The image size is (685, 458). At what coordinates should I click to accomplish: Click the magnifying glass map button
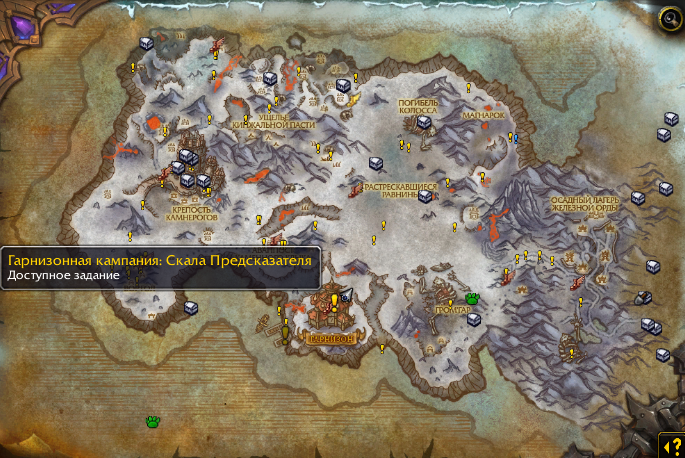click(669, 19)
